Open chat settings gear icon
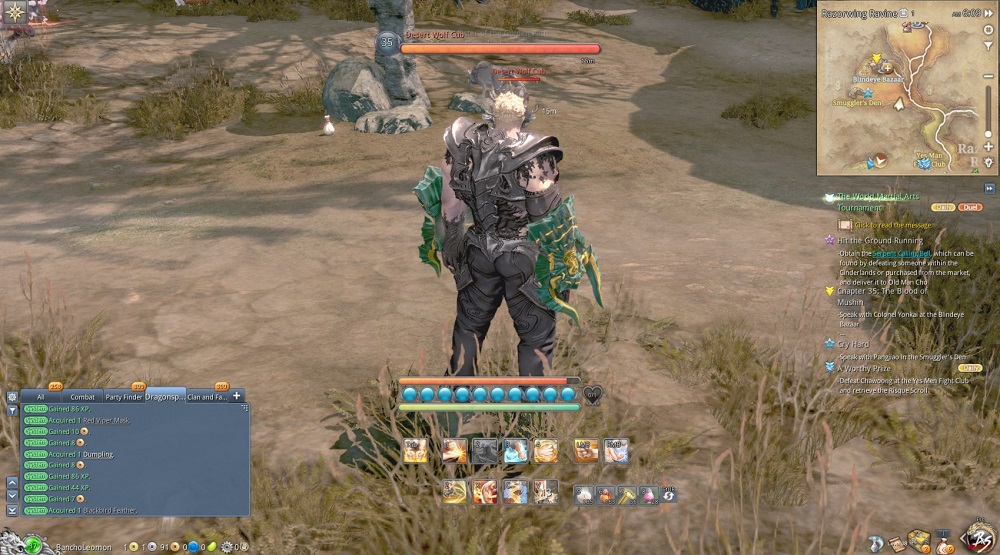Viewport: 1000px width, 555px height. coord(12,396)
